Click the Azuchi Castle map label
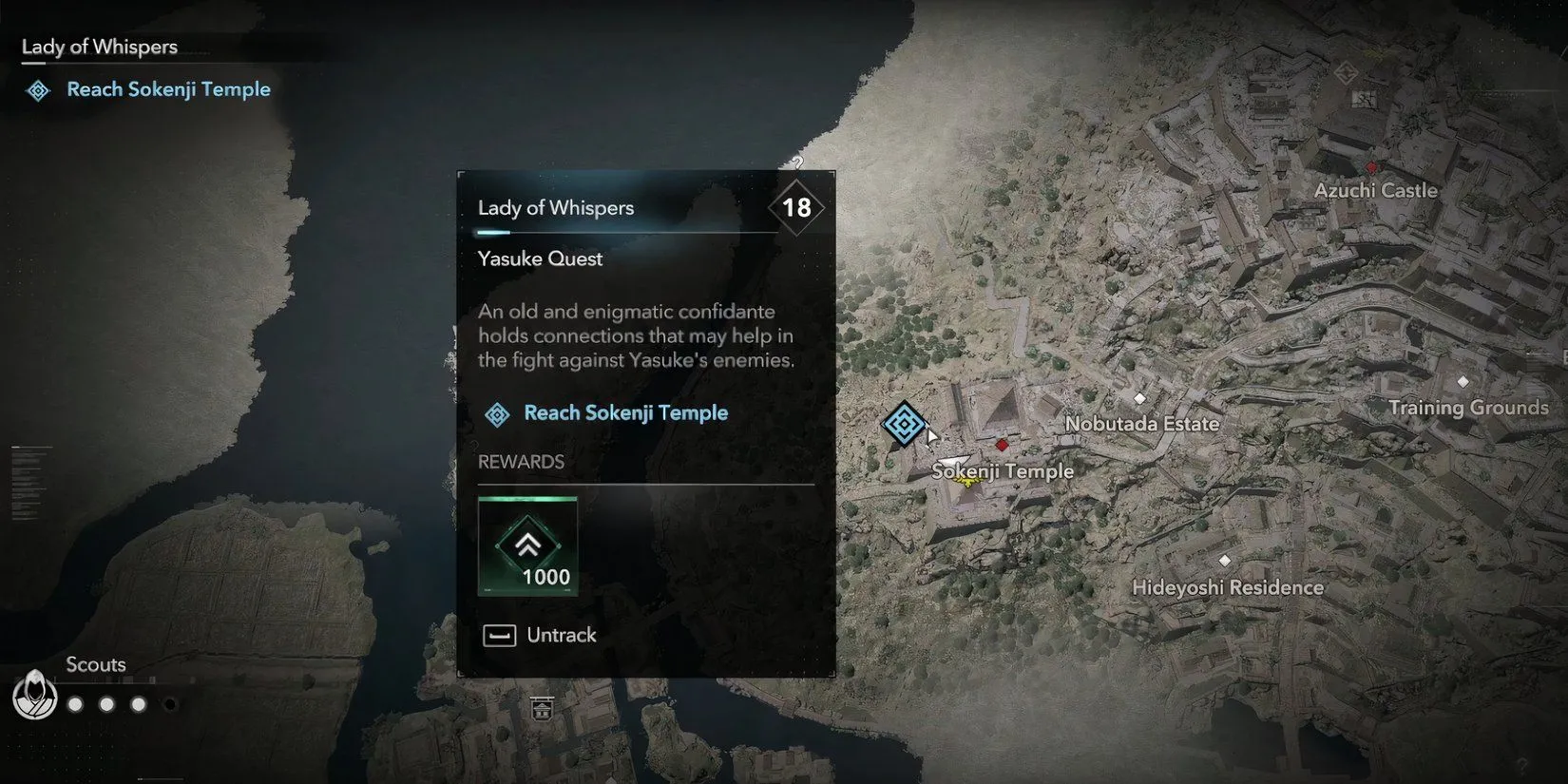Screen dimensions: 1568x784 coord(1375,190)
